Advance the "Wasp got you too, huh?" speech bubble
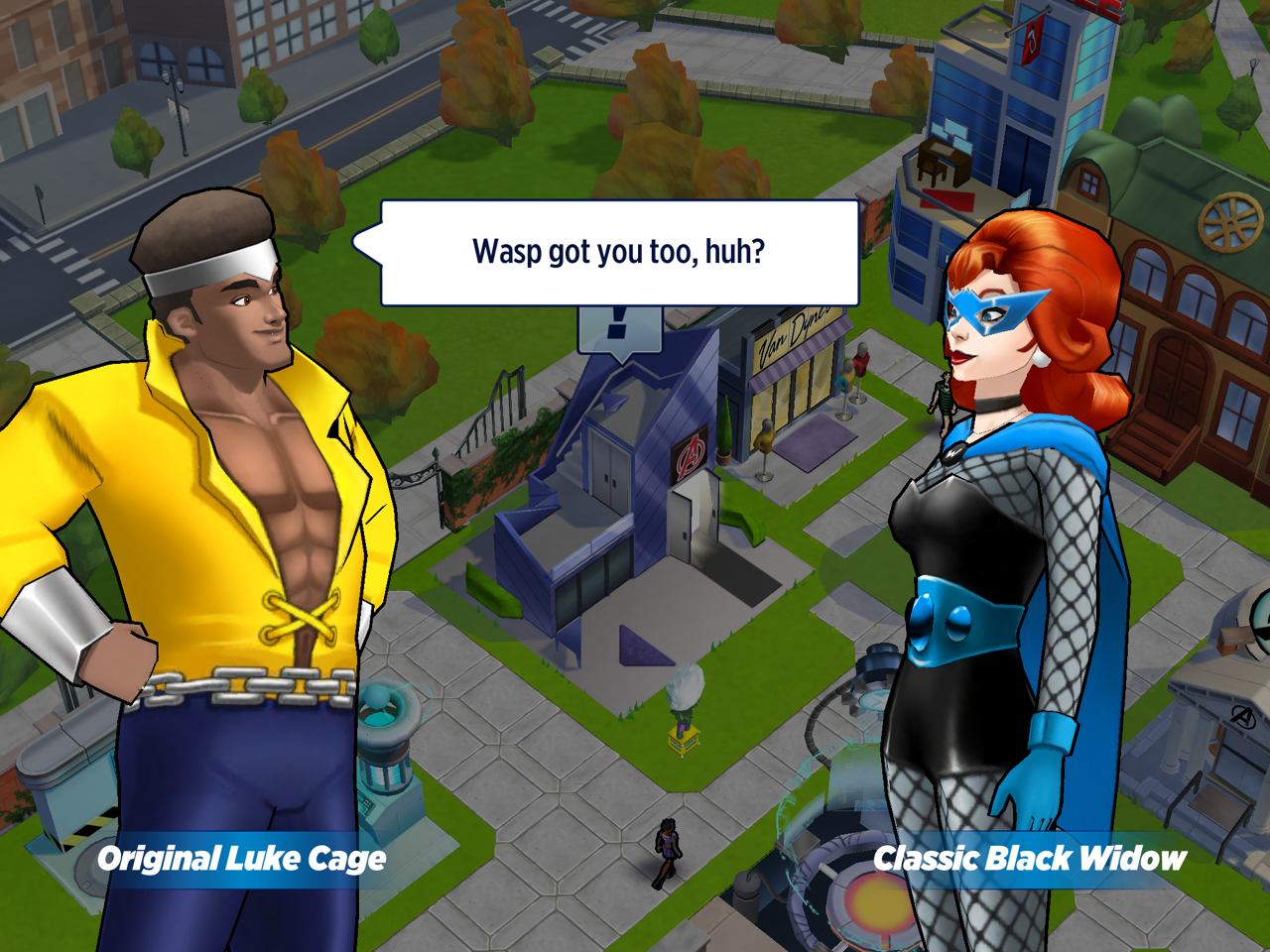The image size is (1270, 952). click(x=619, y=252)
